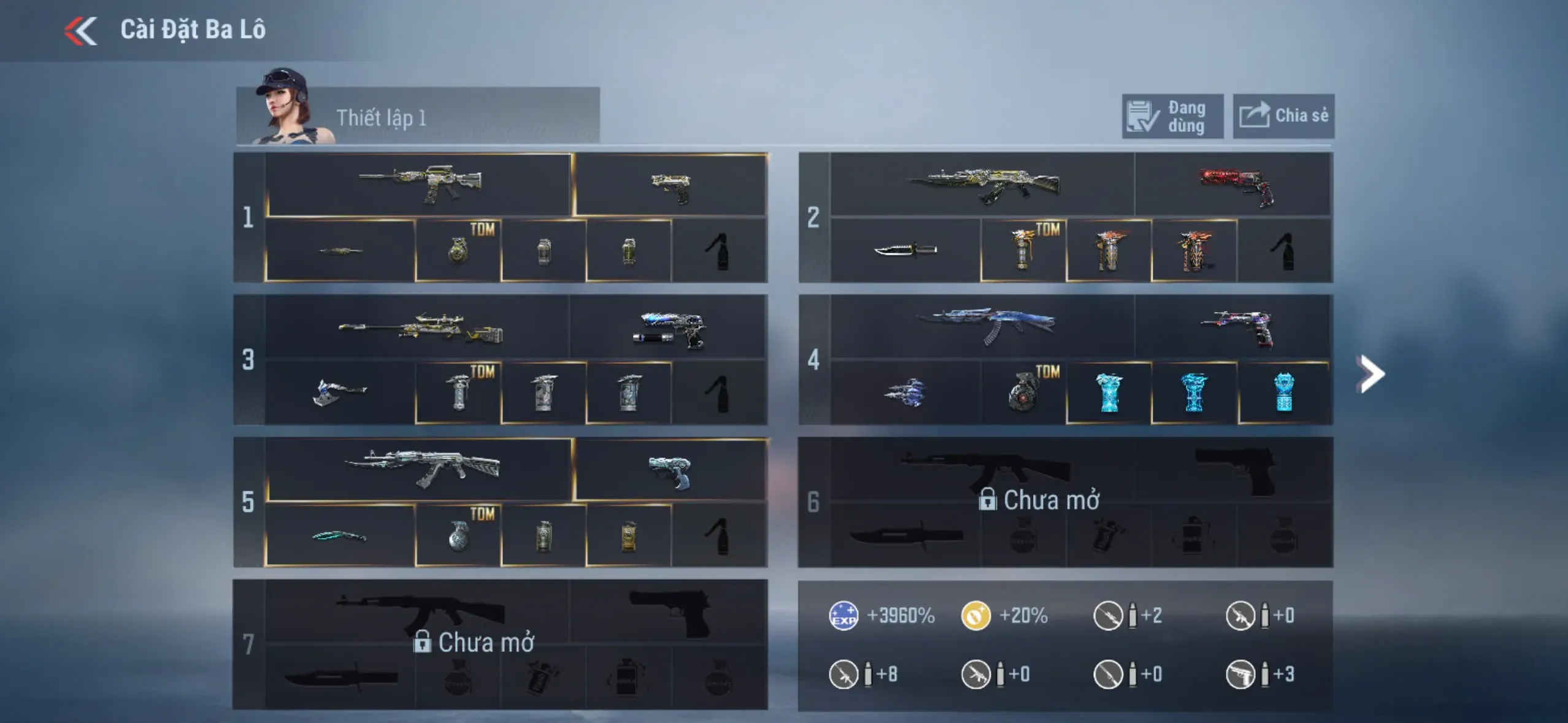Select backpack 1 primary rifle slot
Viewport: 1568px width, 723px height.
(420, 184)
